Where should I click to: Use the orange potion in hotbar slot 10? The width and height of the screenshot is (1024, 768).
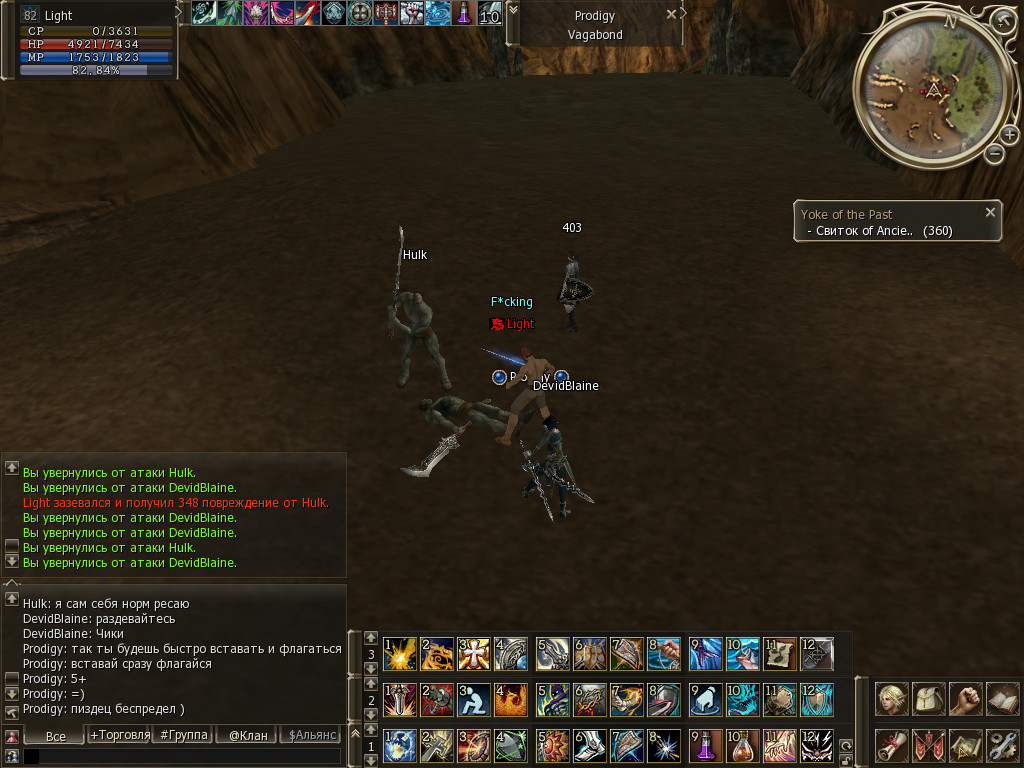pyautogui.click(x=742, y=745)
